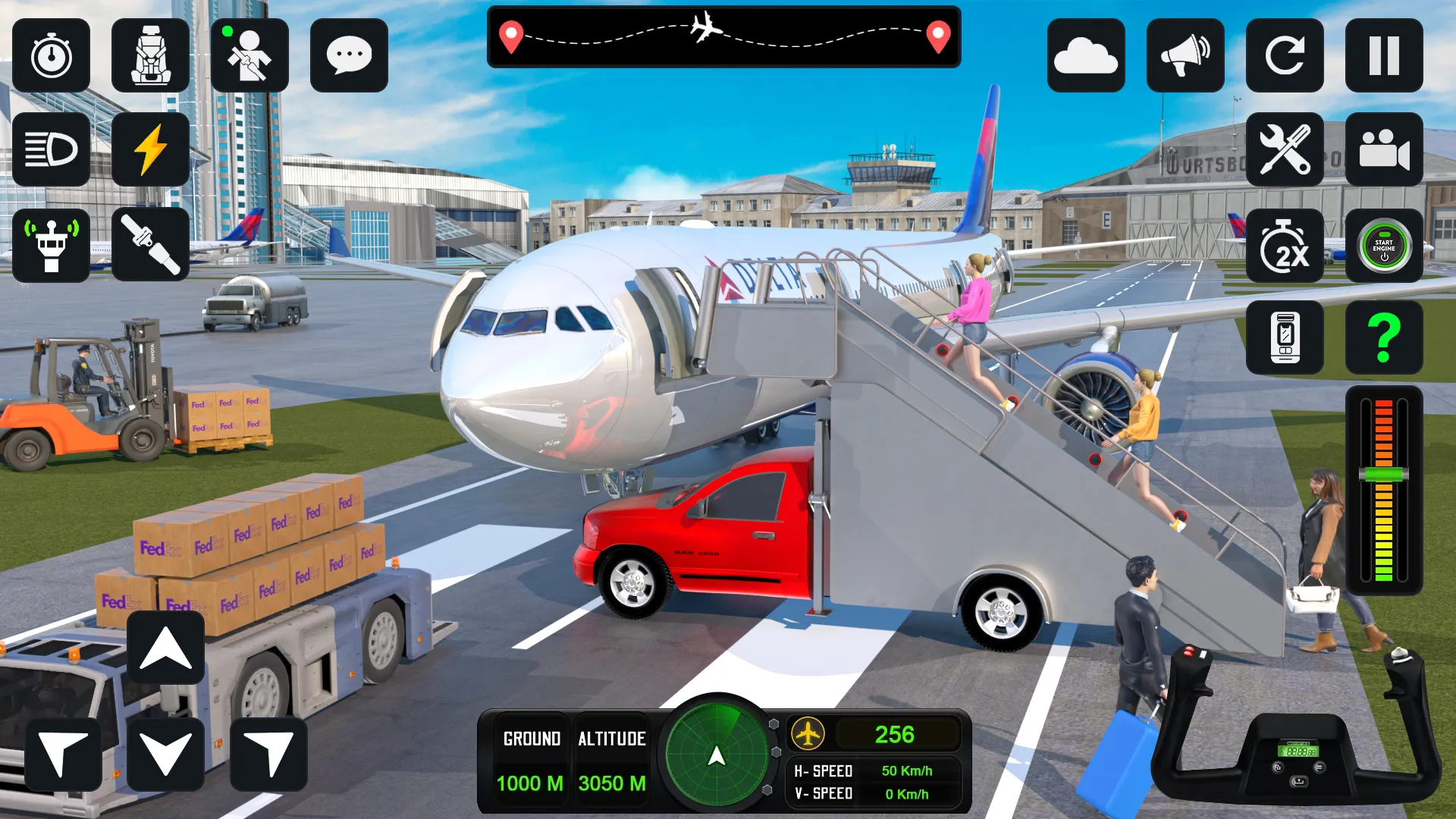Select the pilot seat view icon

[x=150, y=56]
